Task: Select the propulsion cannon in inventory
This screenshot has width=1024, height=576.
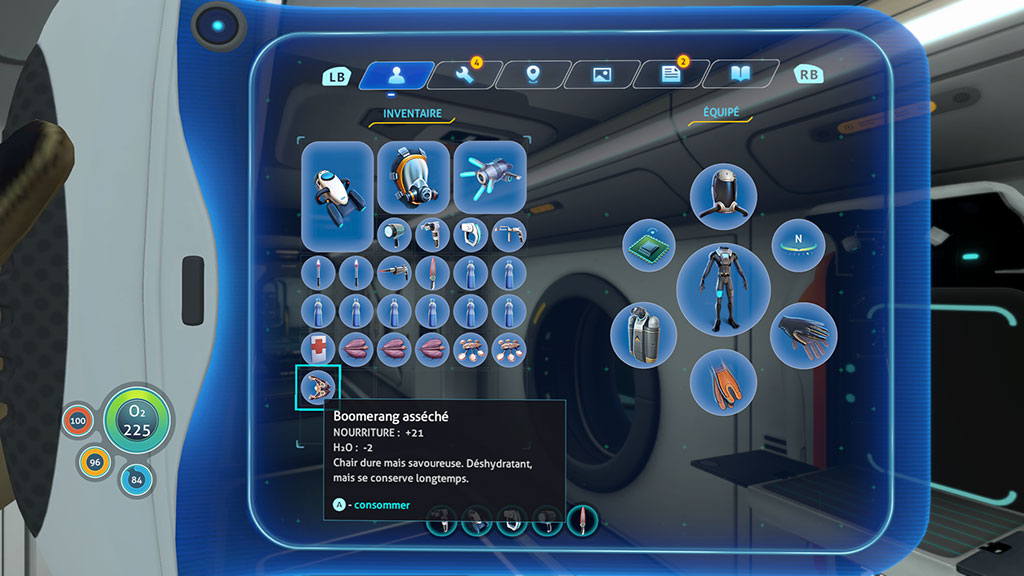Action: (490, 177)
